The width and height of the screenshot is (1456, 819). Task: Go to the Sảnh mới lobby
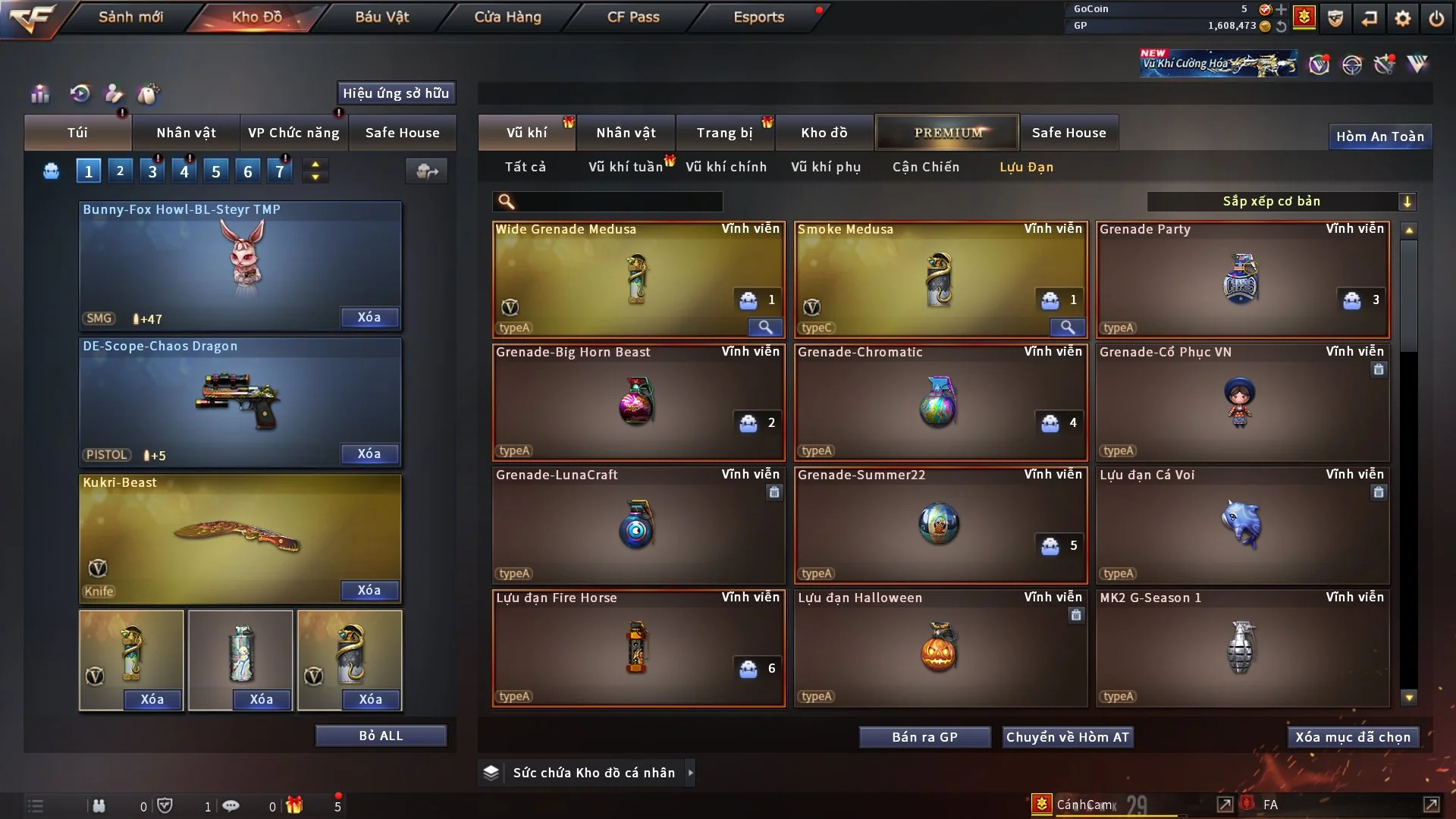tap(130, 17)
